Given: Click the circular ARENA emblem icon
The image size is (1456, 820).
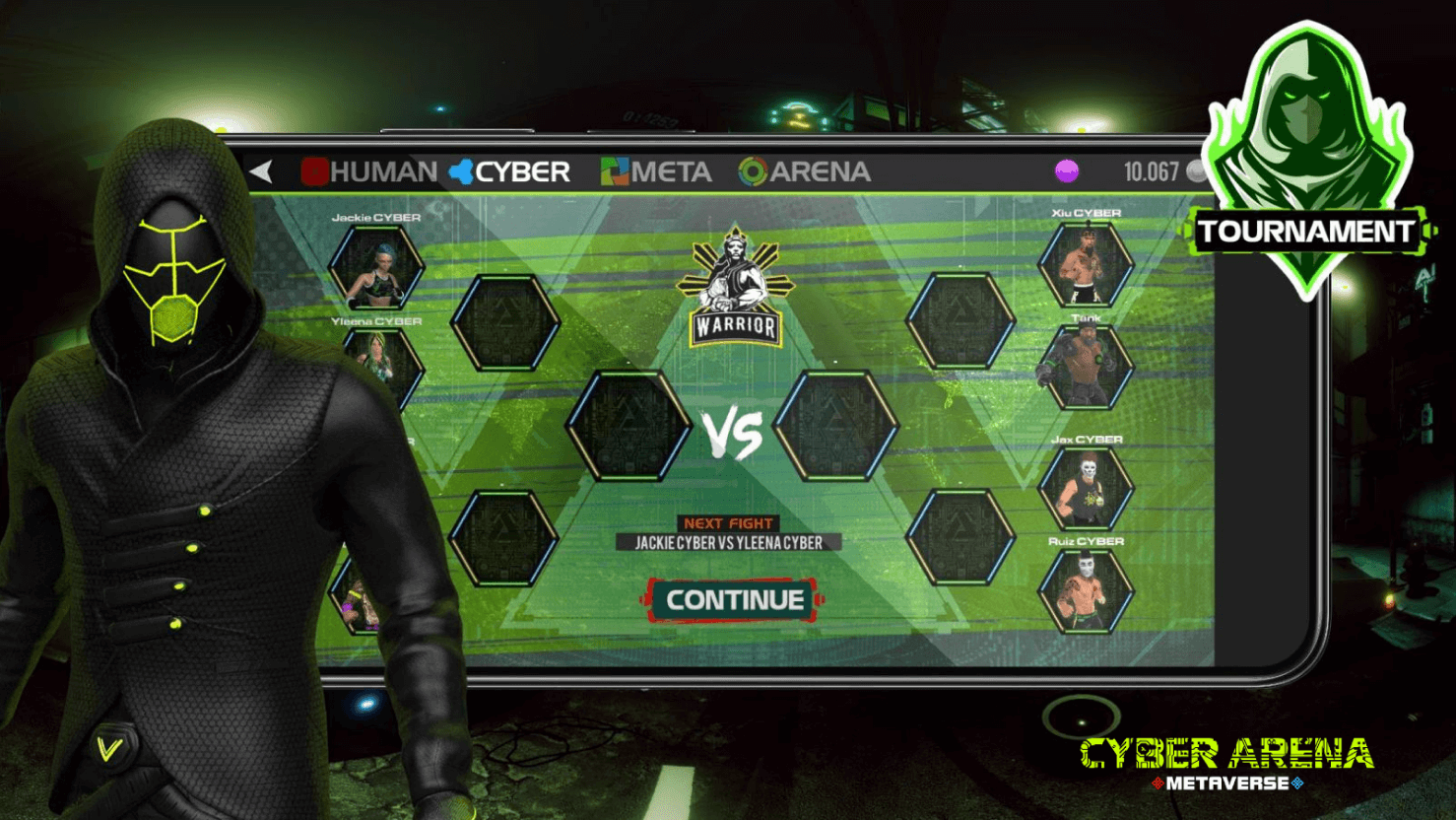Looking at the screenshot, I should pyautogui.click(x=753, y=171).
